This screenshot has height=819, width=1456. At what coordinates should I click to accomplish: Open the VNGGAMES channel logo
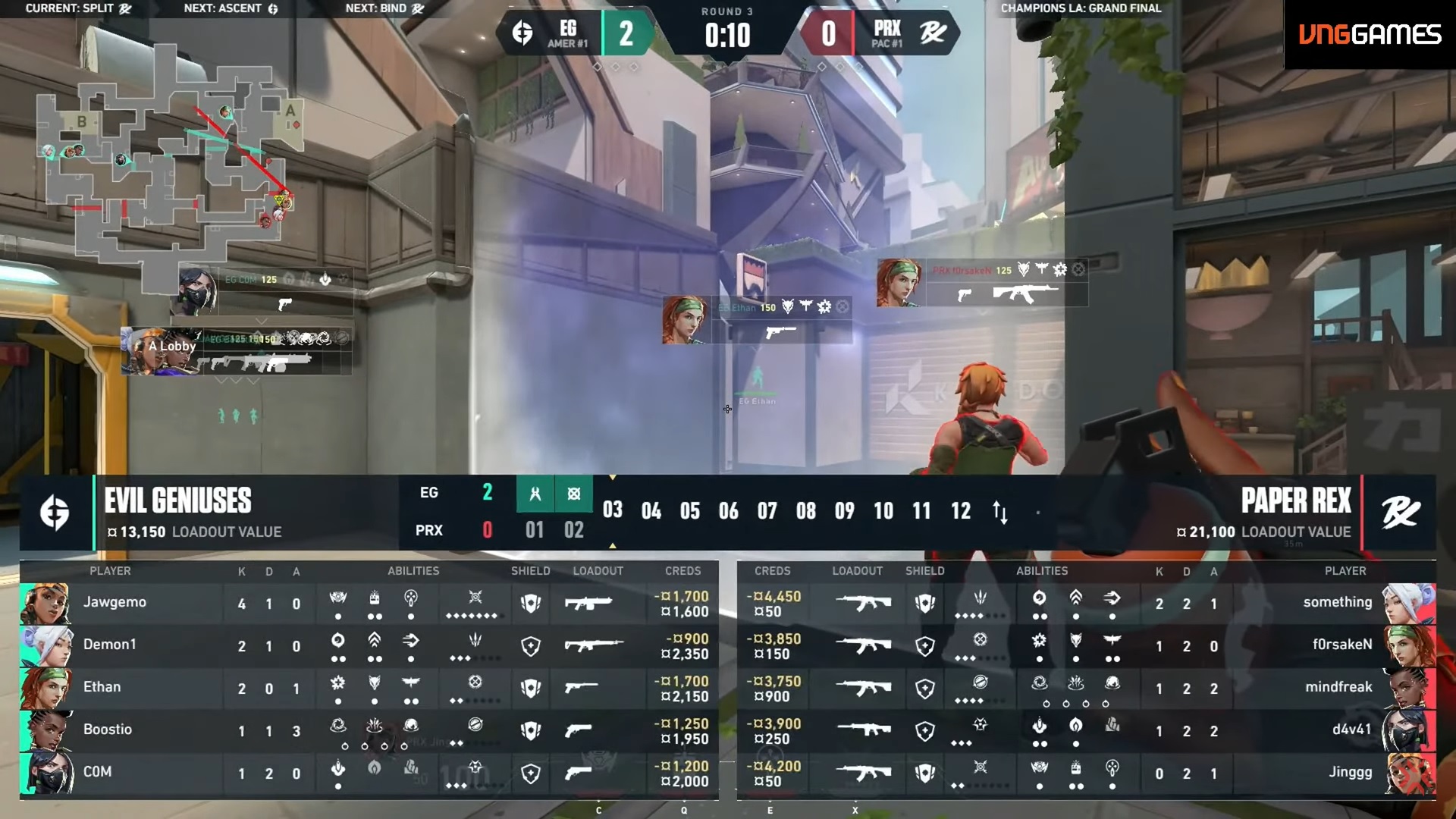tap(1370, 35)
